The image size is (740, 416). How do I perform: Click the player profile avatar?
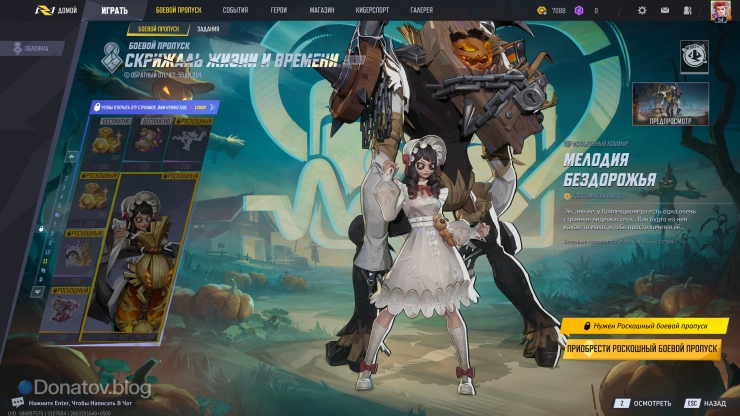click(720, 10)
